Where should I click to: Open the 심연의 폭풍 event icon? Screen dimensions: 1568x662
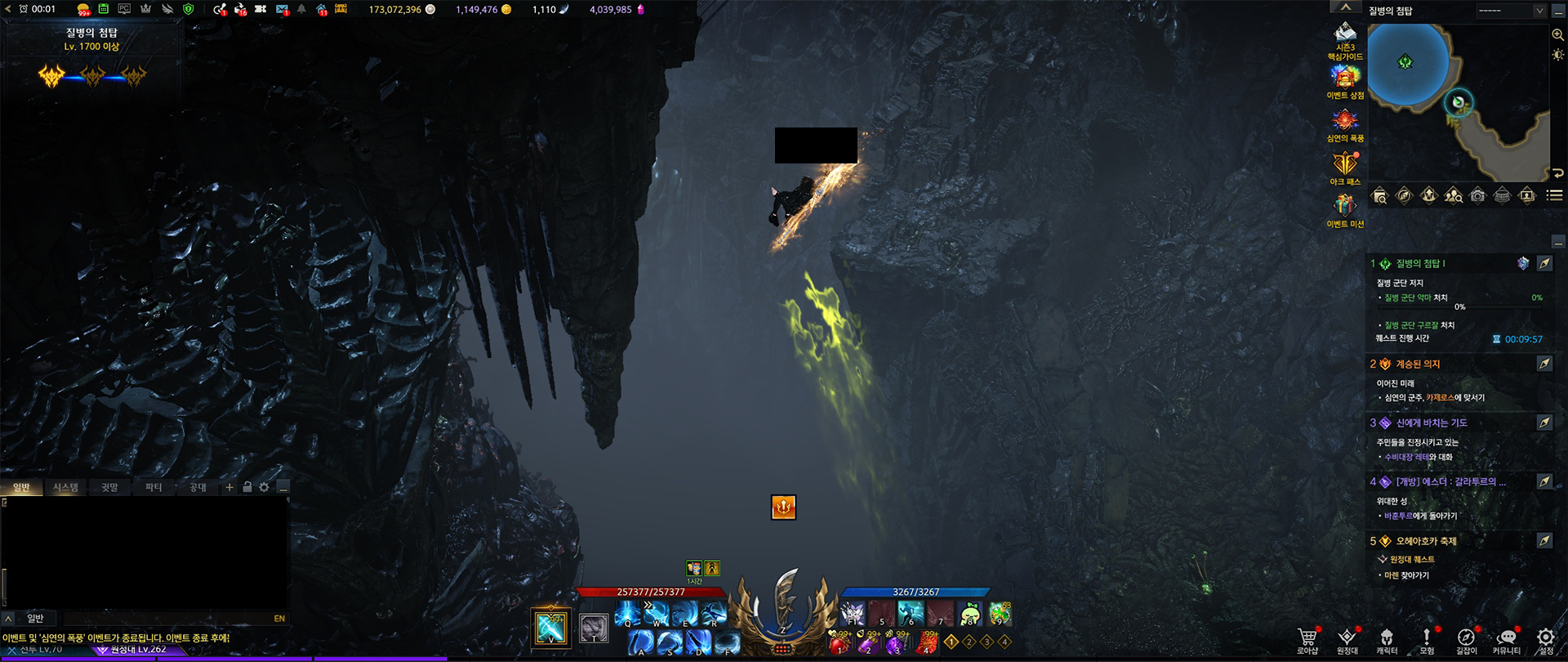[1345, 123]
